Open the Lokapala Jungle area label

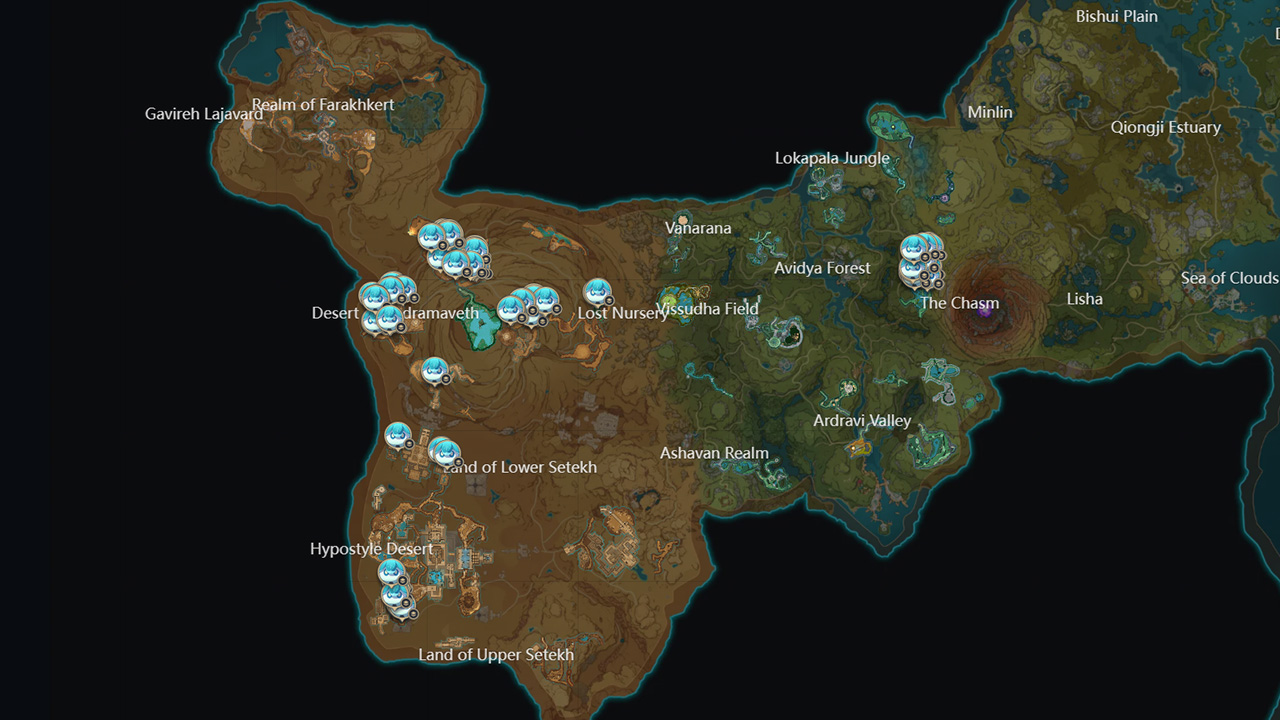click(832, 158)
